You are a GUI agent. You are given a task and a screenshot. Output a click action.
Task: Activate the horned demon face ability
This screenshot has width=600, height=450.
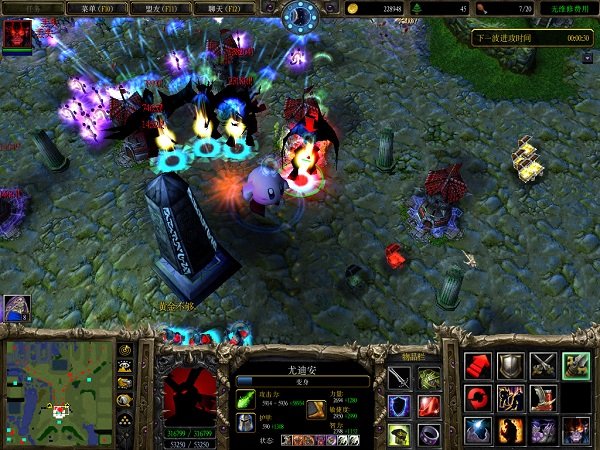point(575,430)
